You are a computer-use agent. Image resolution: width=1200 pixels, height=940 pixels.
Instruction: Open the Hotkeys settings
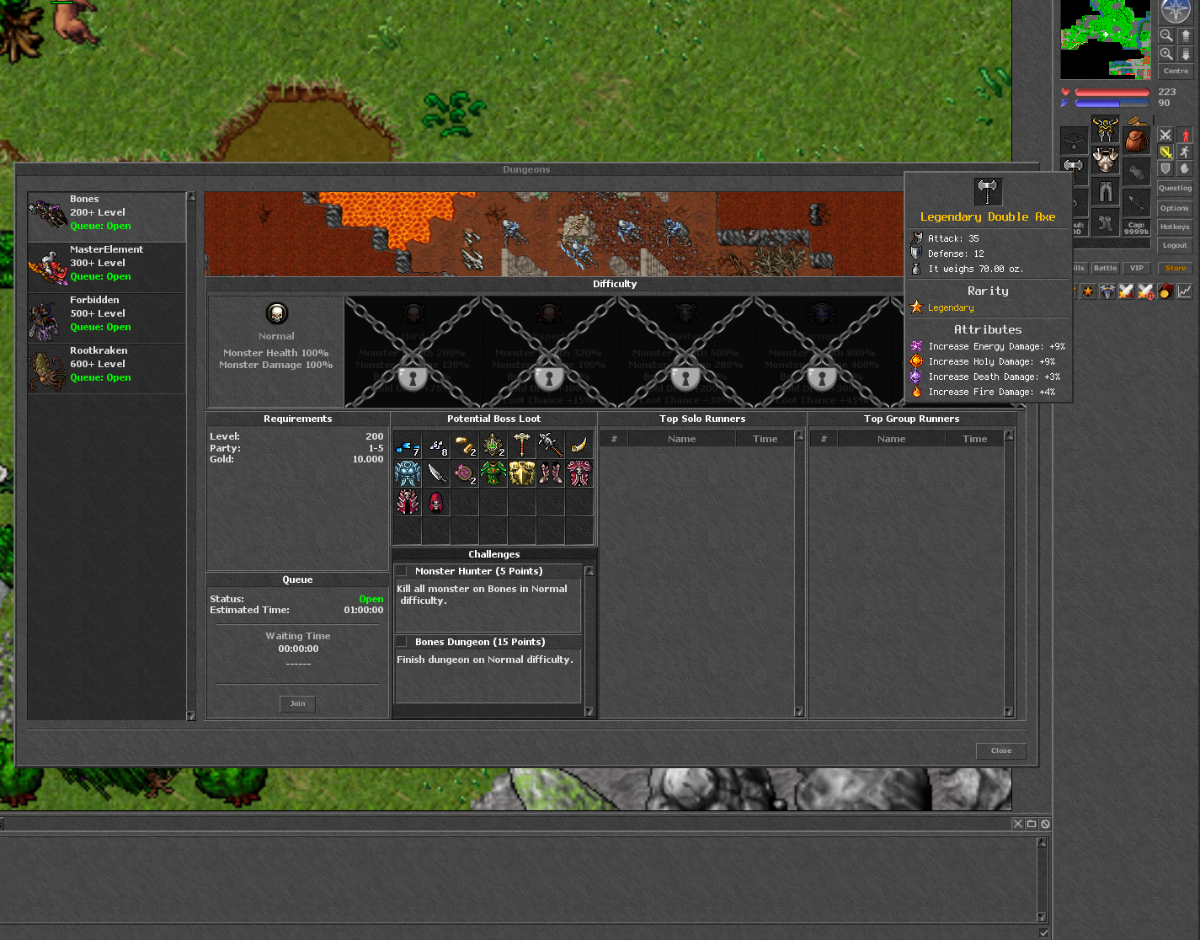pos(1175,227)
